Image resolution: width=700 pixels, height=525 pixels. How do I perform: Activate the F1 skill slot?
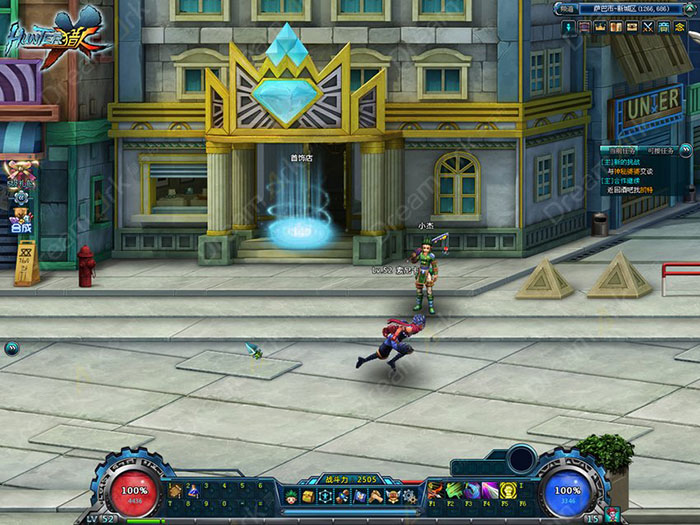coord(436,490)
